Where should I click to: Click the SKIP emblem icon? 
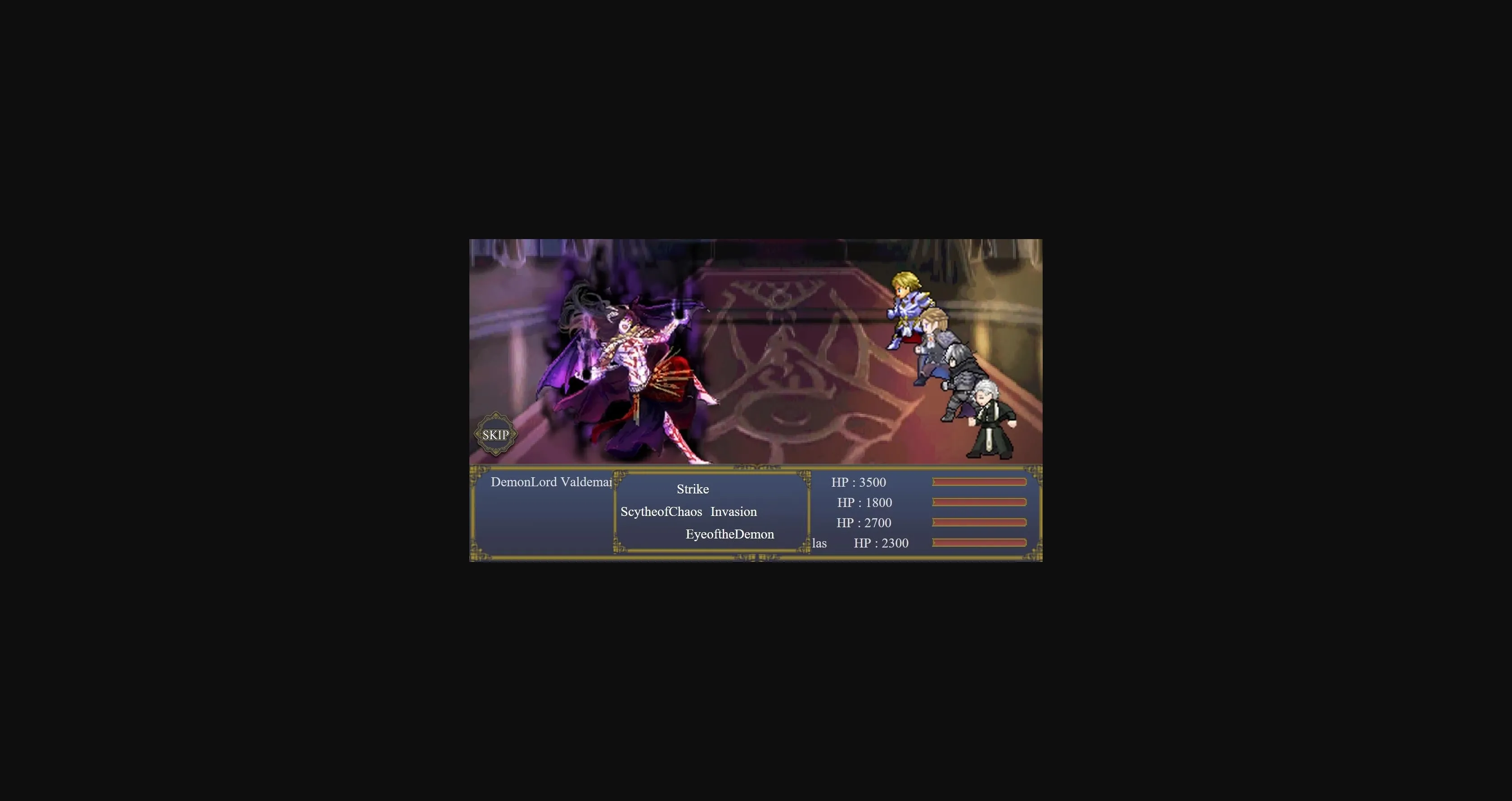(495, 434)
